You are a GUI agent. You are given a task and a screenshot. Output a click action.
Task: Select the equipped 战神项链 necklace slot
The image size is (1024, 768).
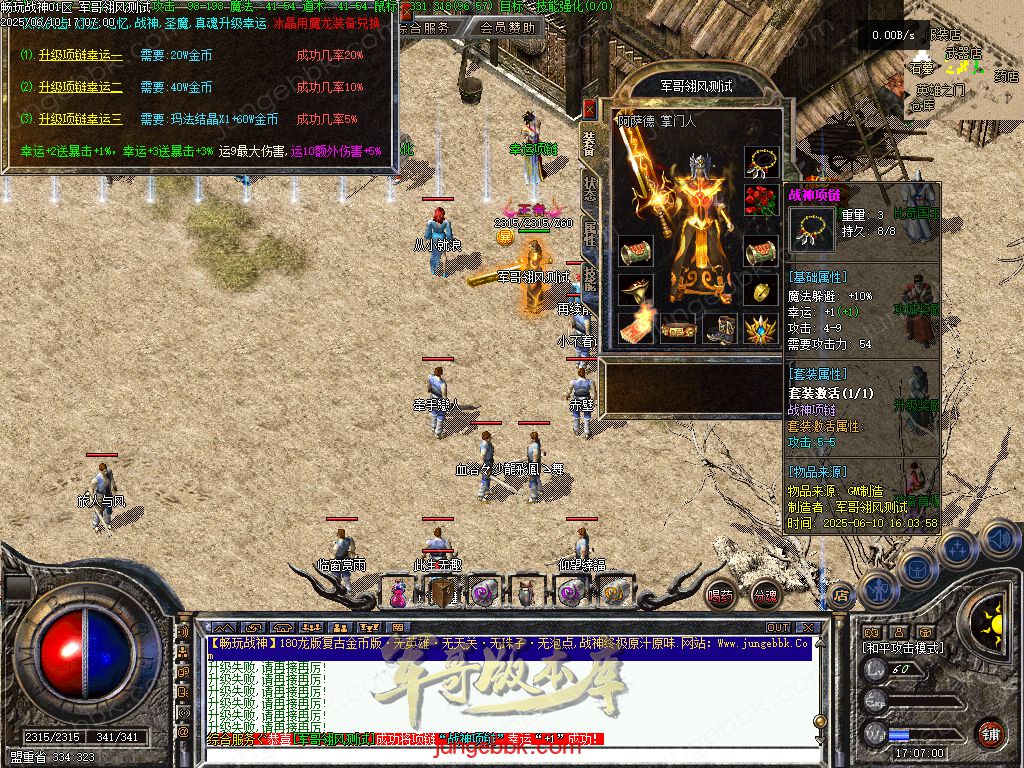[761, 162]
